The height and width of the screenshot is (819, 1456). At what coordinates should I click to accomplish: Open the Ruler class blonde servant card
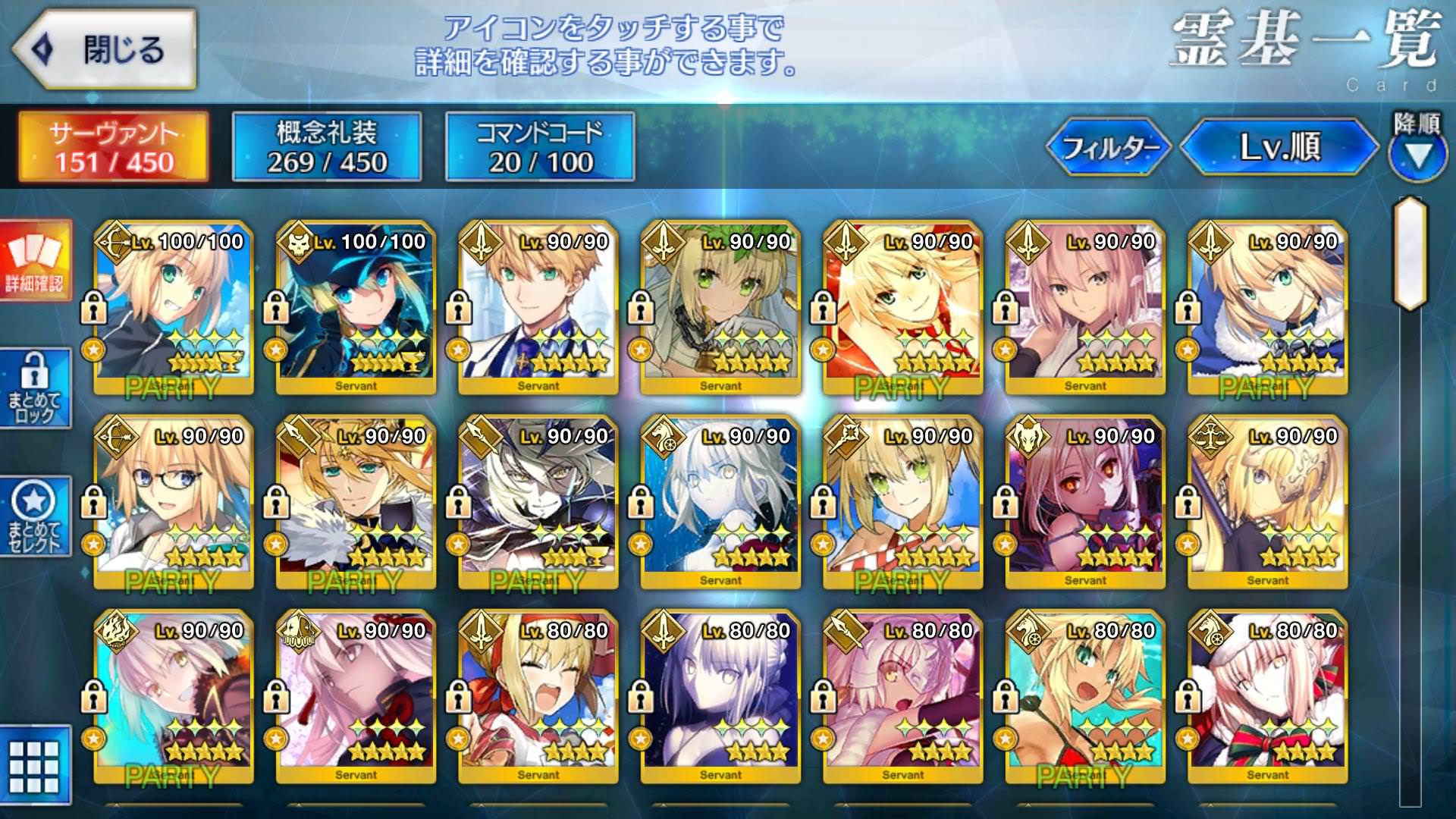coord(1267,502)
